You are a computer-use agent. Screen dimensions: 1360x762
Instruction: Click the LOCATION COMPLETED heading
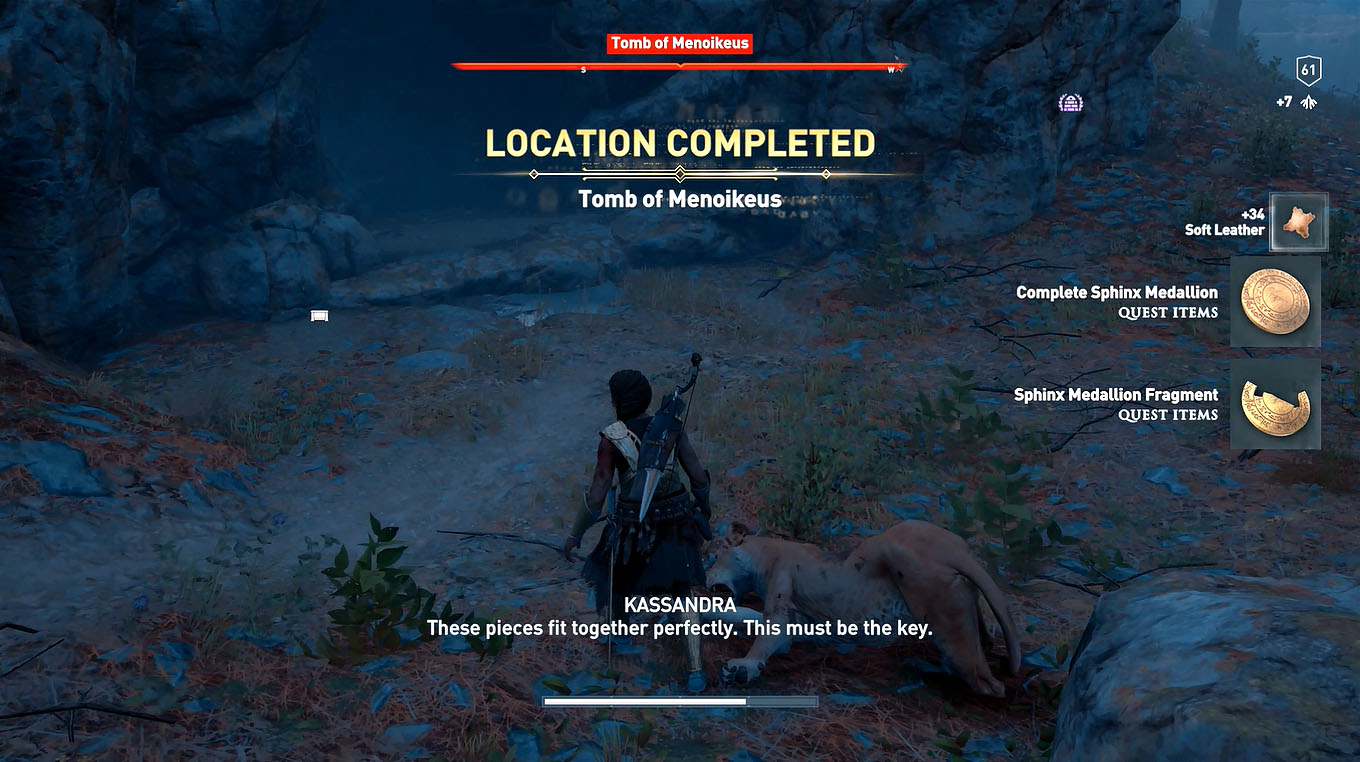[x=680, y=143]
